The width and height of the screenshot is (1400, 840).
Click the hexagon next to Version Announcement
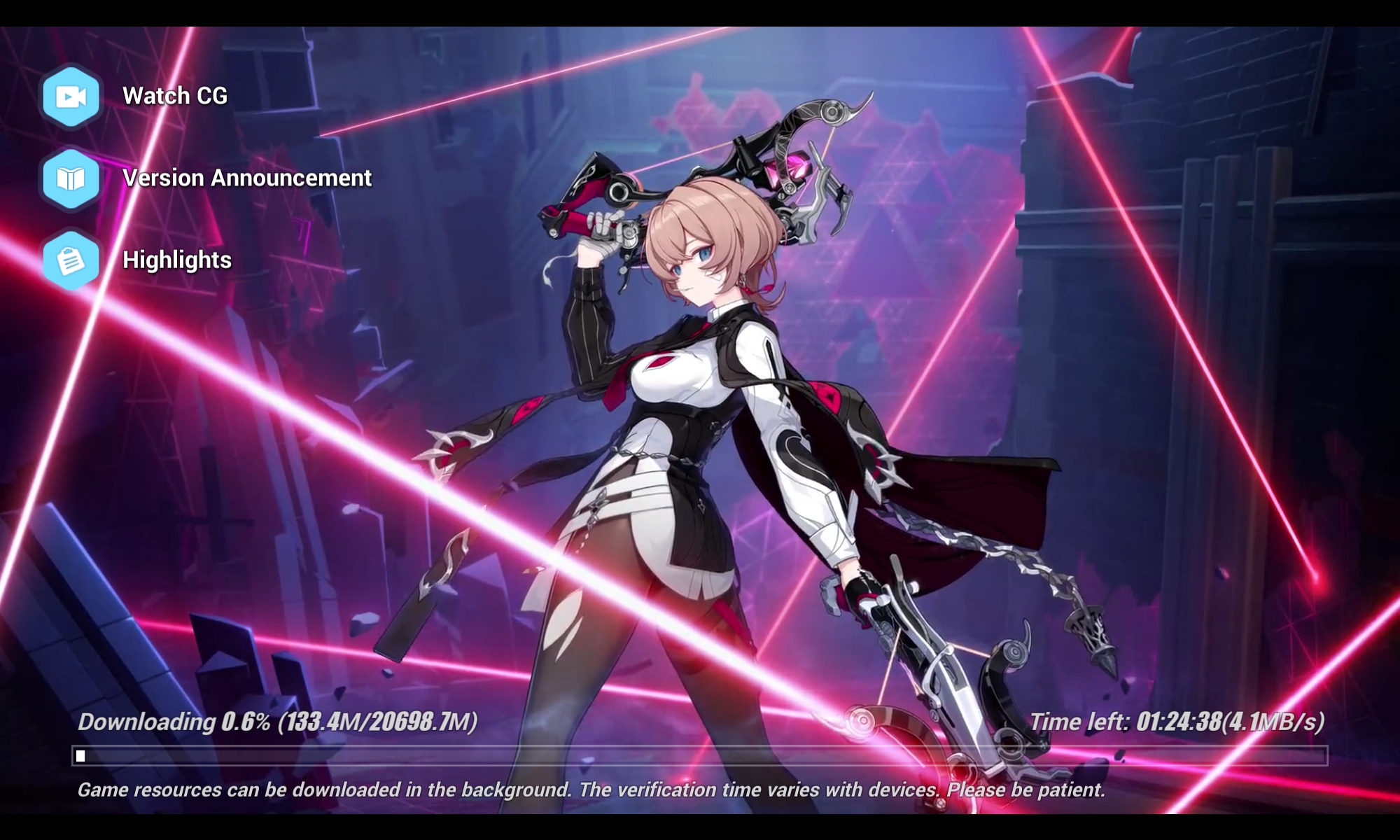[71, 178]
